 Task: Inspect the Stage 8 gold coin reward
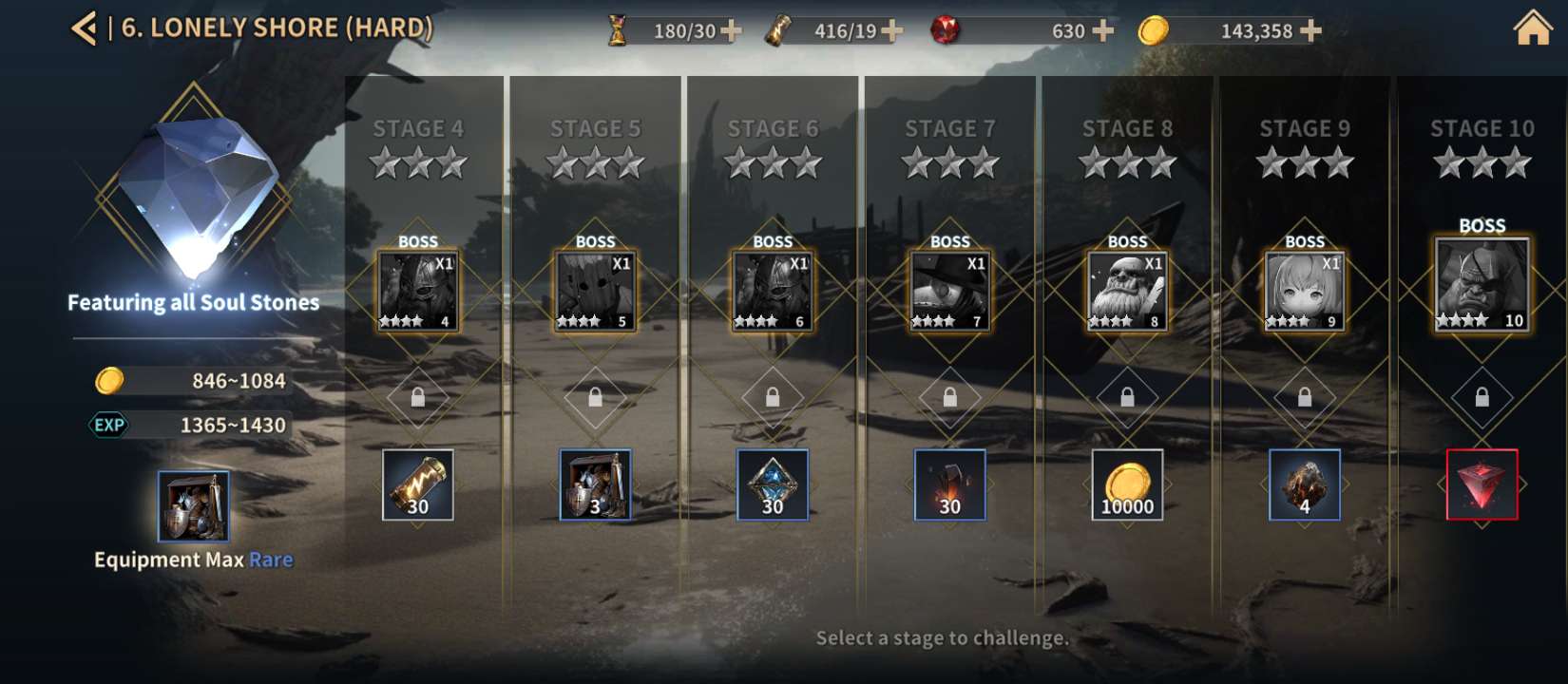1127,484
